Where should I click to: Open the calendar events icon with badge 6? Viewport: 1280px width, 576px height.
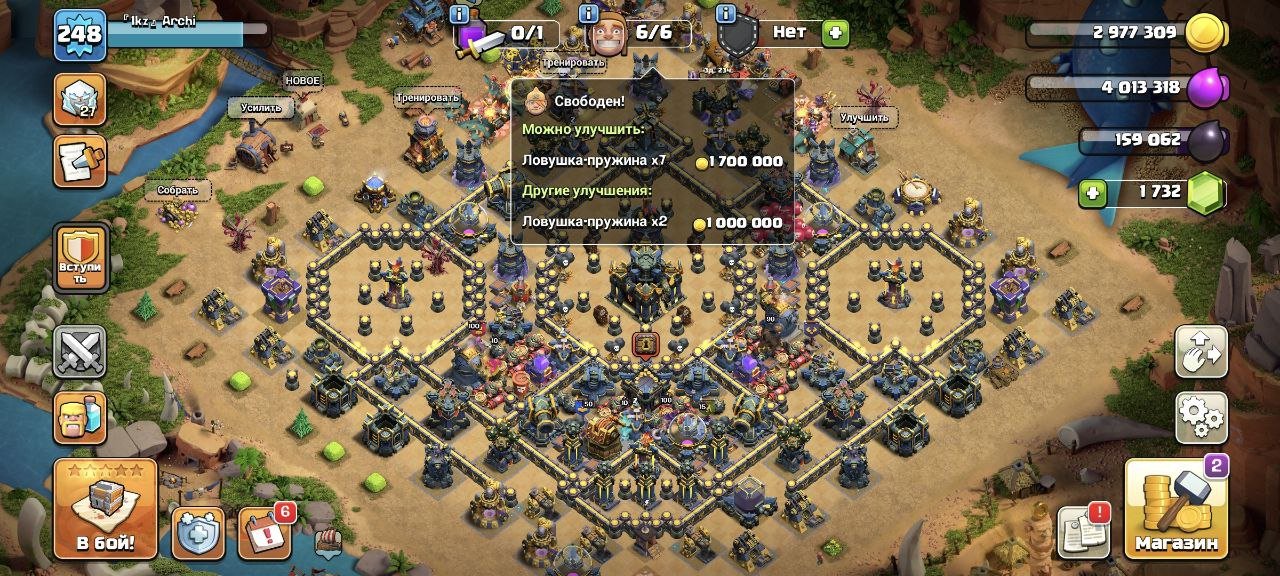(265, 533)
